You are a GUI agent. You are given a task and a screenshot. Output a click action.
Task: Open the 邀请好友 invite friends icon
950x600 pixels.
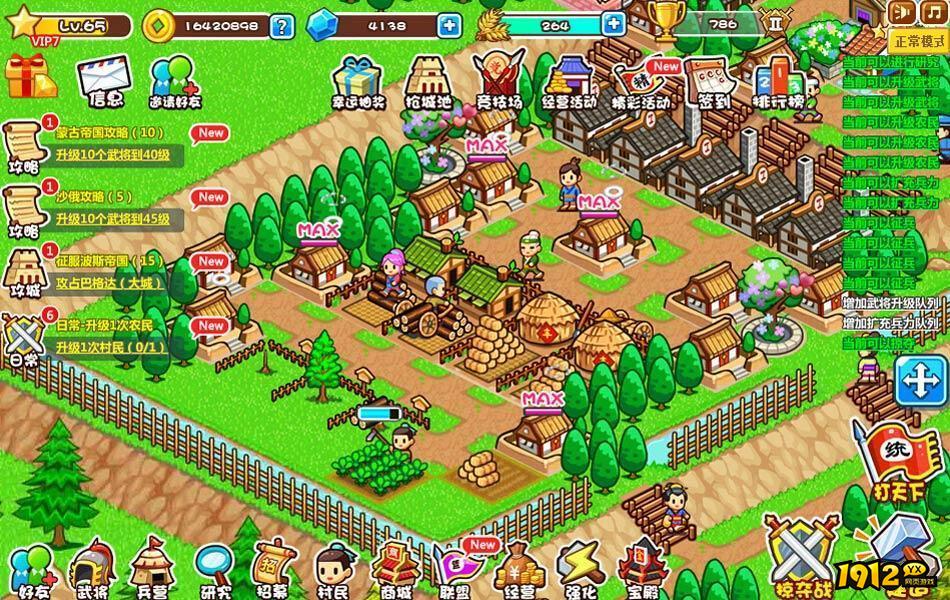click(x=174, y=80)
